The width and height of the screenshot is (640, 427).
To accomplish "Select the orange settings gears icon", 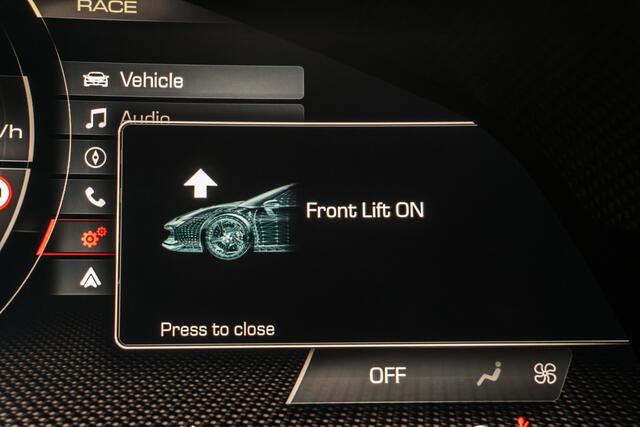I will pos(94,237).
